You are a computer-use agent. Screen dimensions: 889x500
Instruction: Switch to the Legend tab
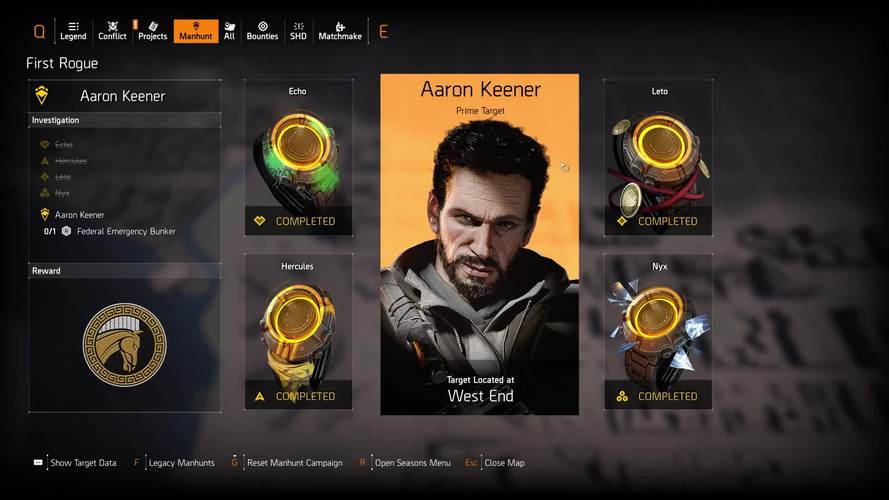coord(73,31)
